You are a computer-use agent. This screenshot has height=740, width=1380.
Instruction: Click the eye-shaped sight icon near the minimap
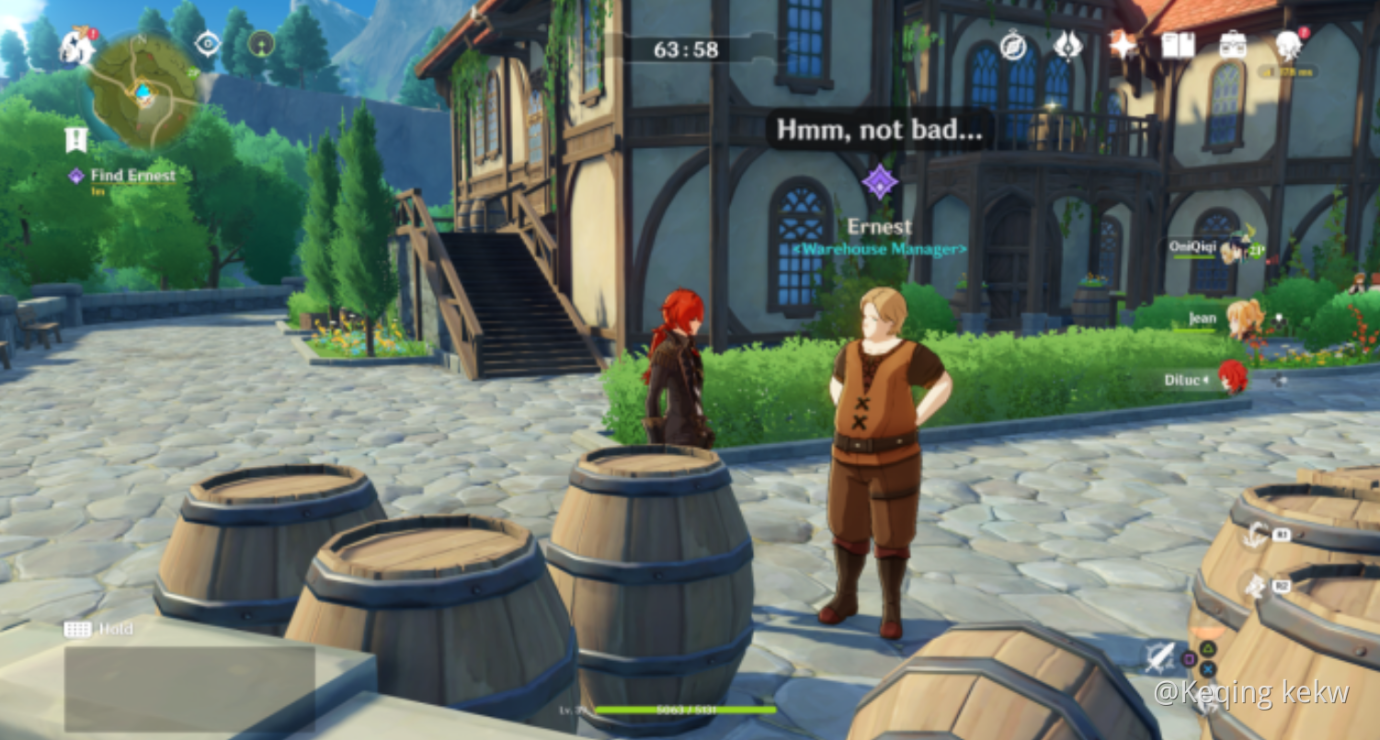(x=208, y=43)
